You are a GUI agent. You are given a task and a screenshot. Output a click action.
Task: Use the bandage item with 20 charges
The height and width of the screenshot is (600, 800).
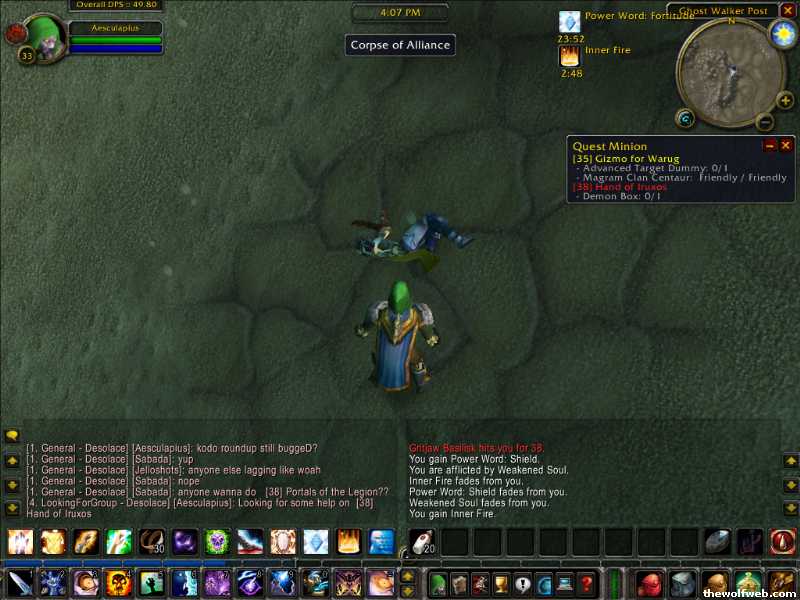click(x=421, y=542)
